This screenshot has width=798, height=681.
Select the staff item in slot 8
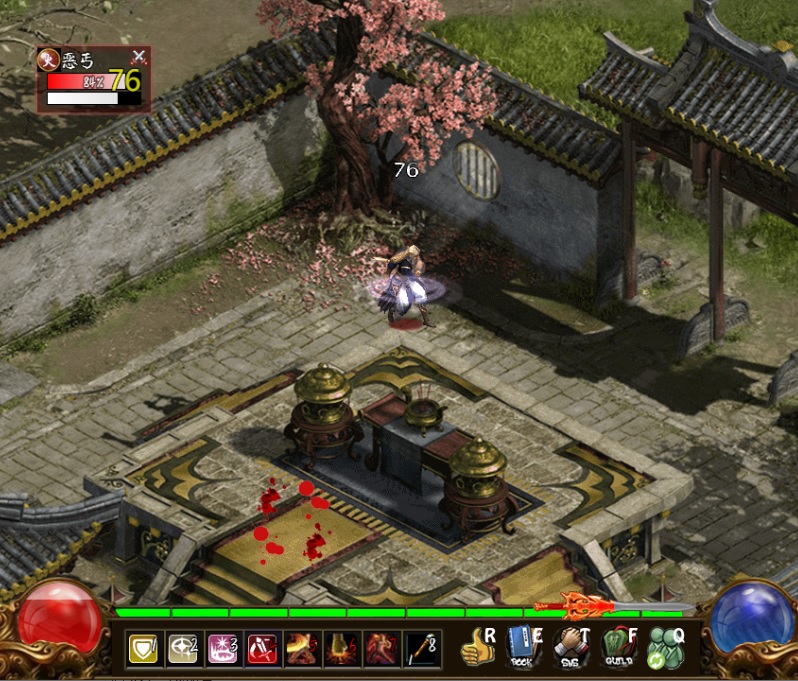420,650
